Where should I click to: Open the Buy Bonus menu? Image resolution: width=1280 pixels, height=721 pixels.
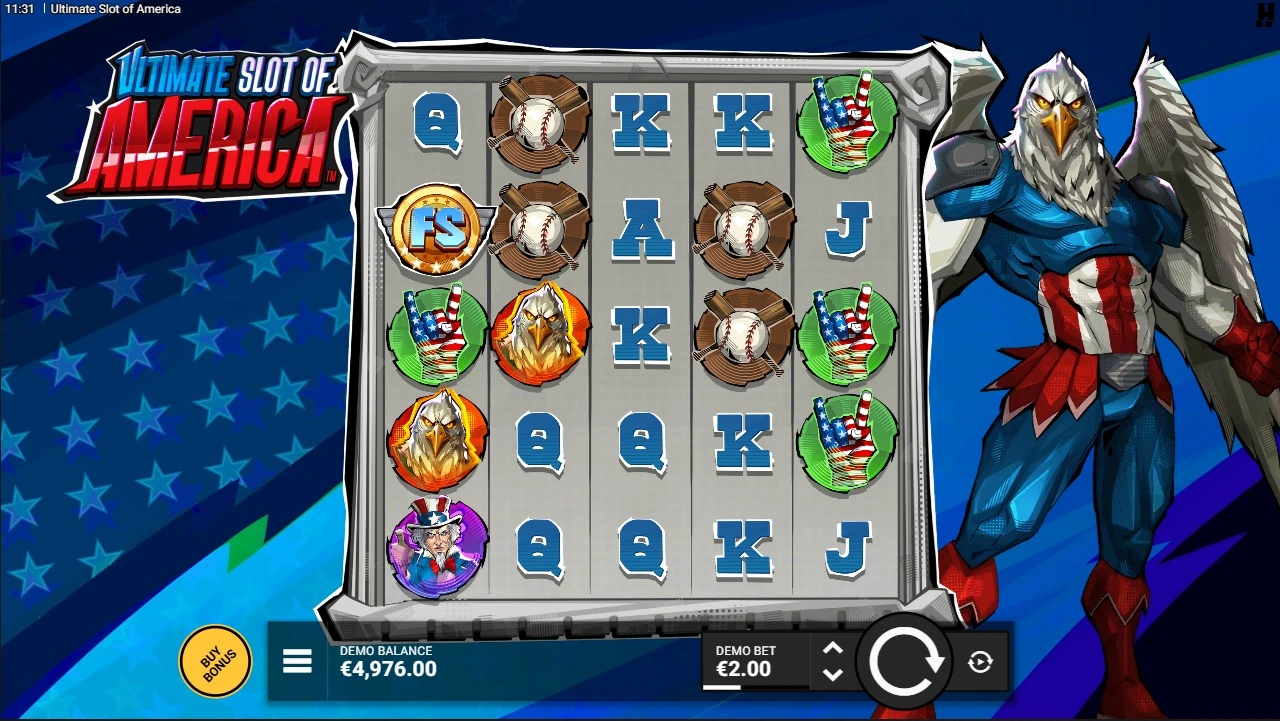pyautogui.click(x=214, y=662)
